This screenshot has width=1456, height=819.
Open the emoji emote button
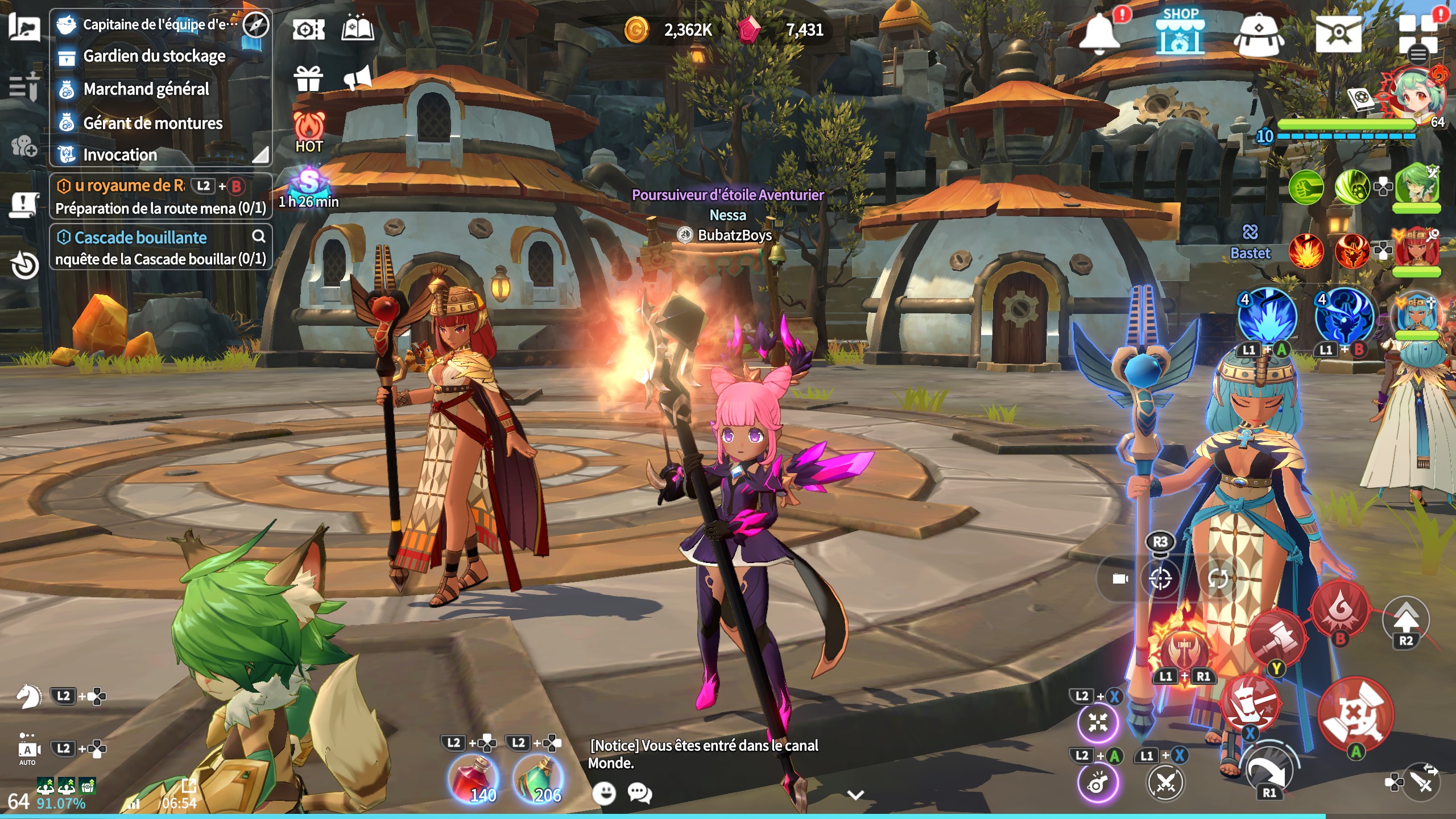pos(604,792)
